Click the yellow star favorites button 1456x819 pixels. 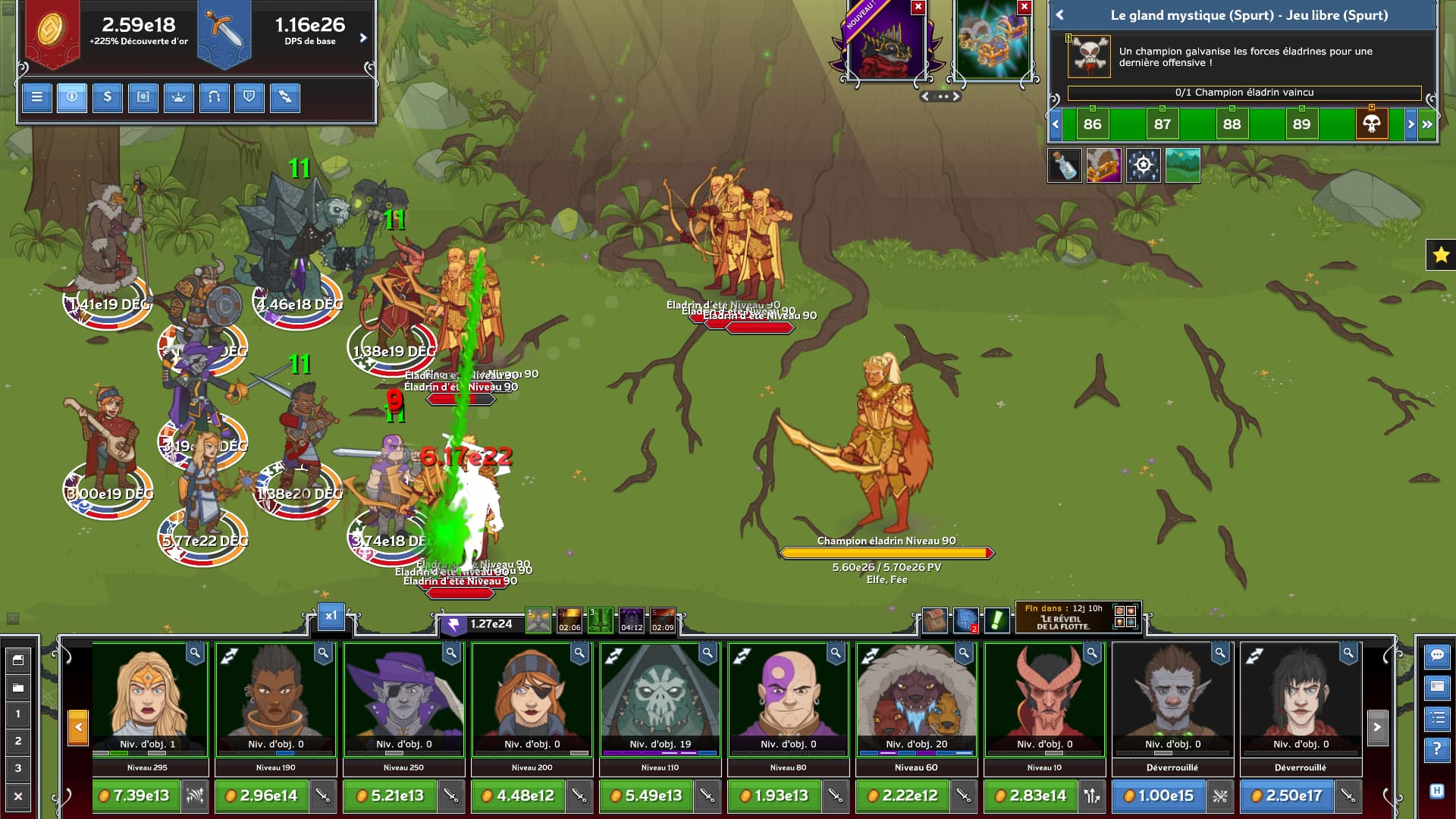tap(1441, 255)
